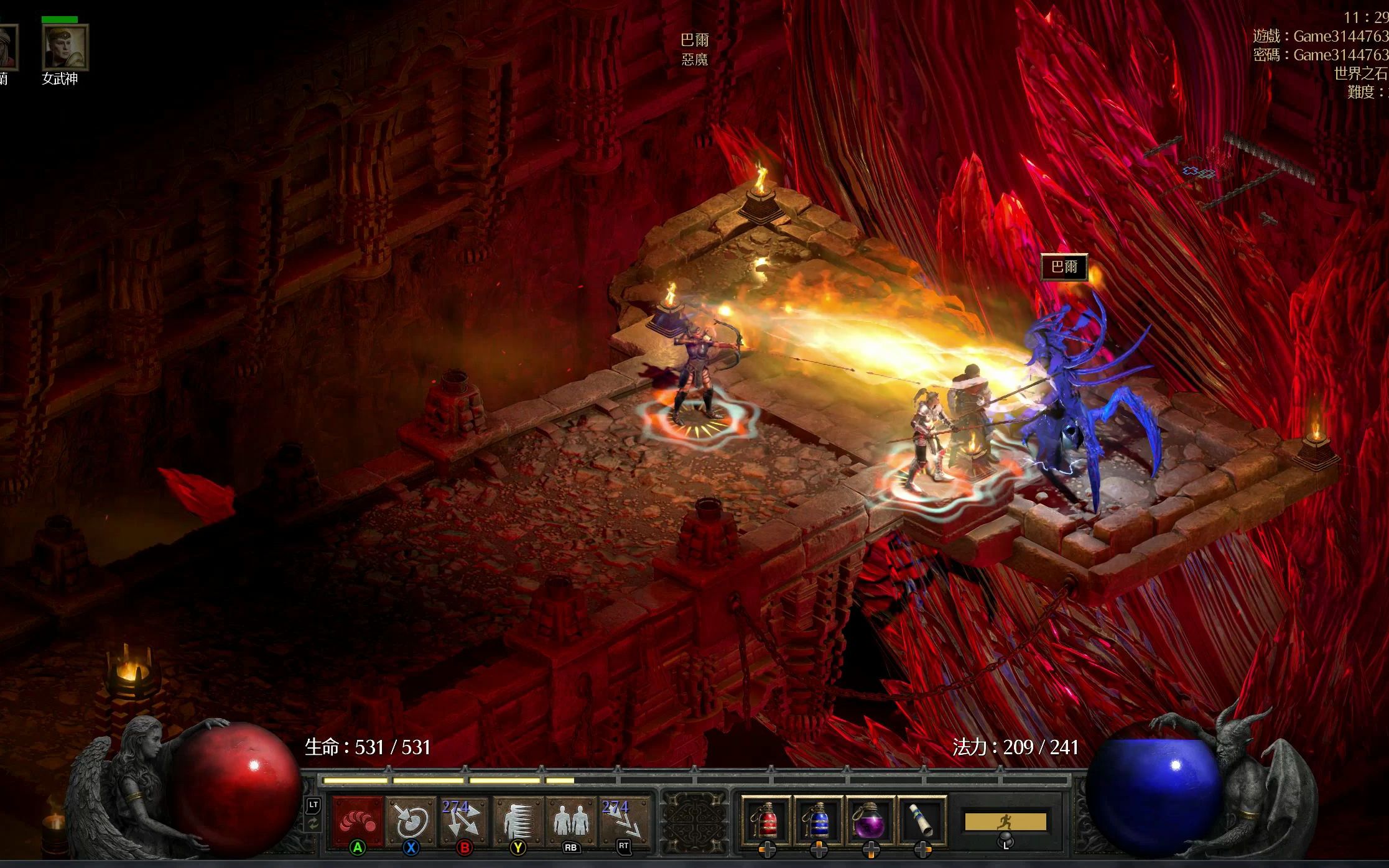Image resolution: width=1389 pixels, height=868 pixels.
Task: Consume the purple rejuvenation potion
Action: click(870, 821)
